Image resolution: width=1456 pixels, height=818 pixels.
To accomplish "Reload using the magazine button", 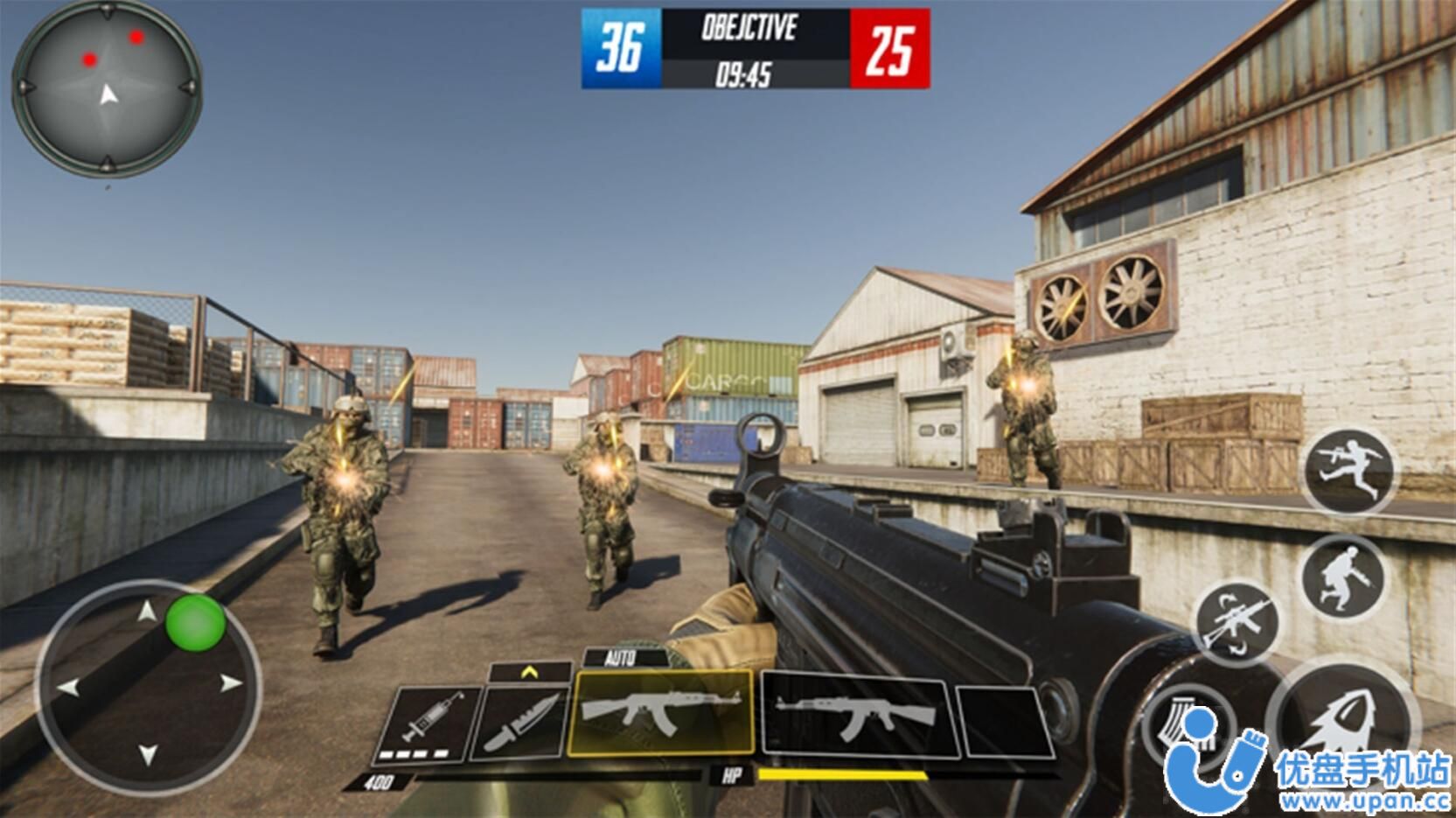I will tap(1182, 726).
